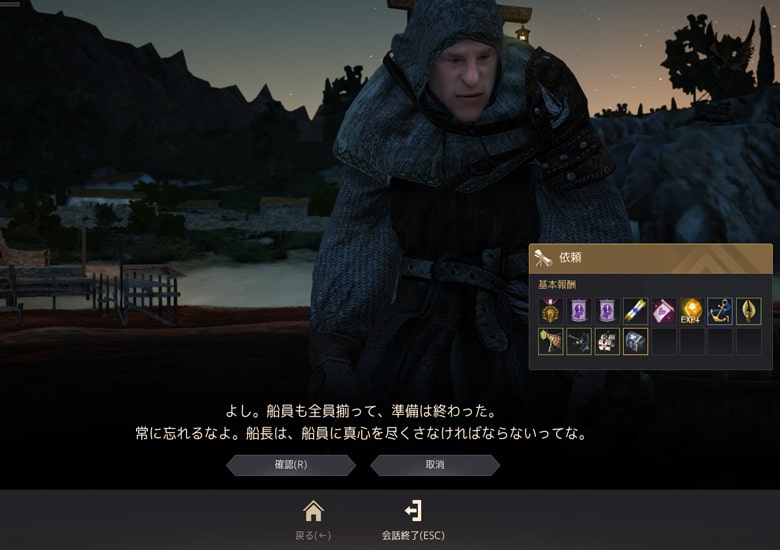Select the anchor reward icon
The height and width of the screenshot is (550, 780).
720,311
